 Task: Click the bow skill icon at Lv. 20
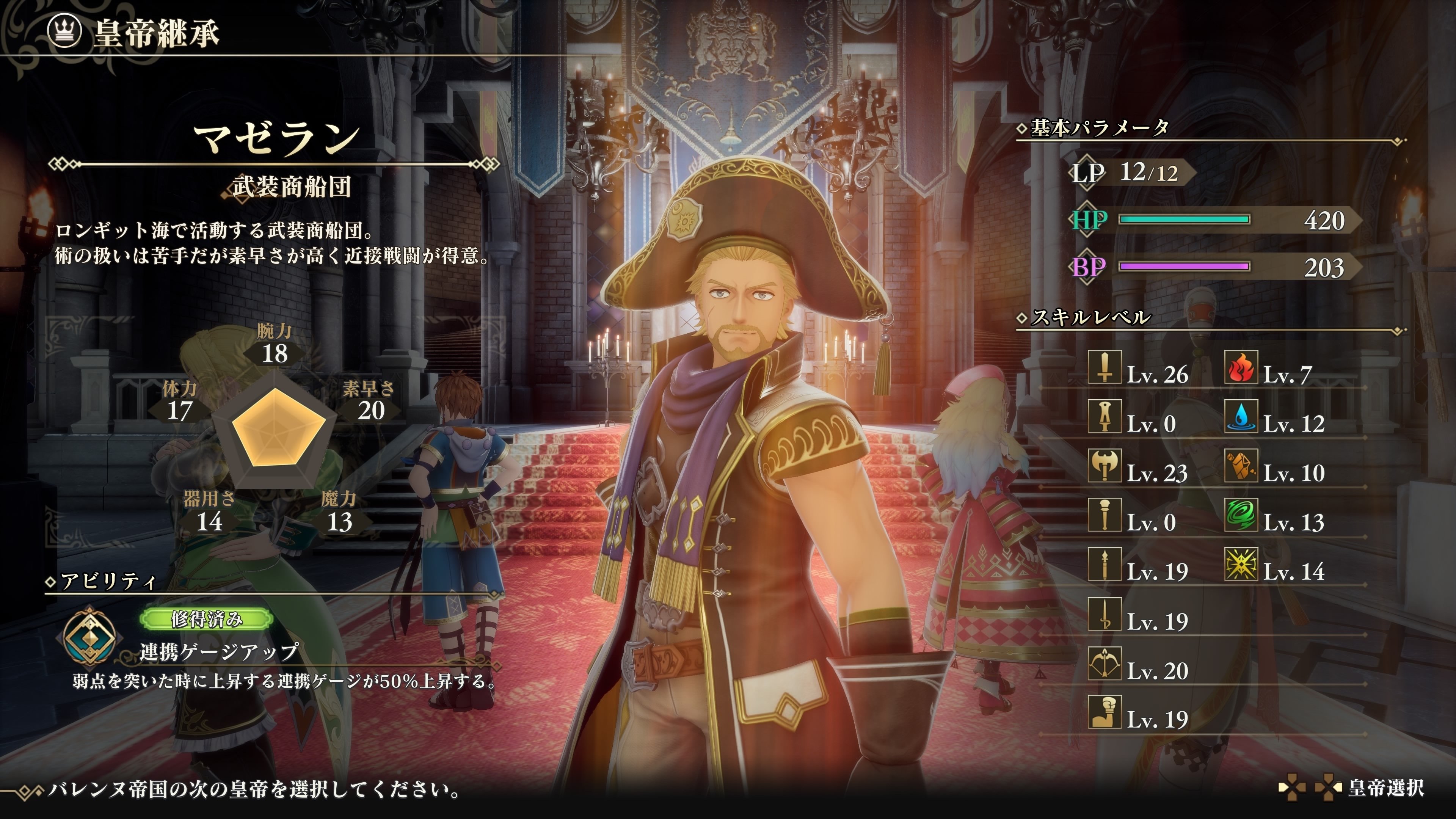pos(1104,664)
